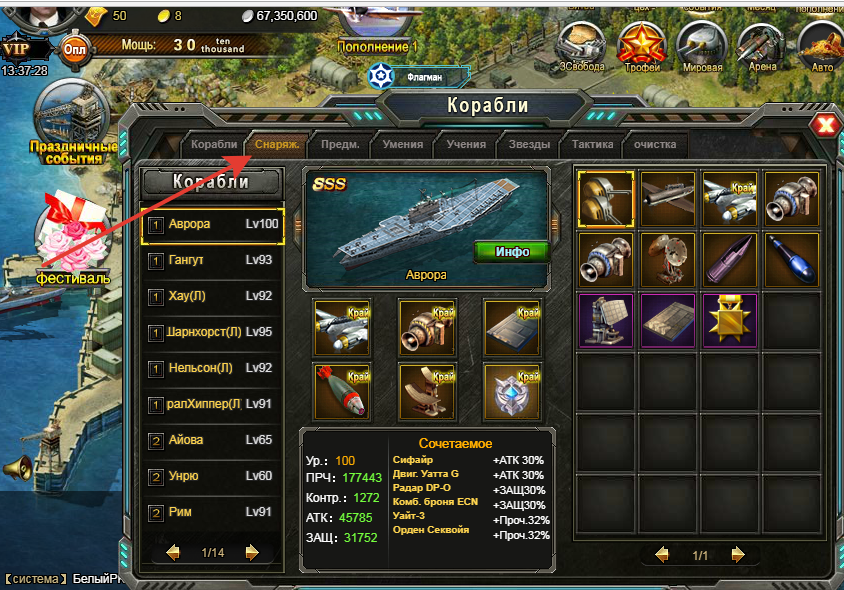Close the Корабли window
844x590 pixels.
pos(826,125)
